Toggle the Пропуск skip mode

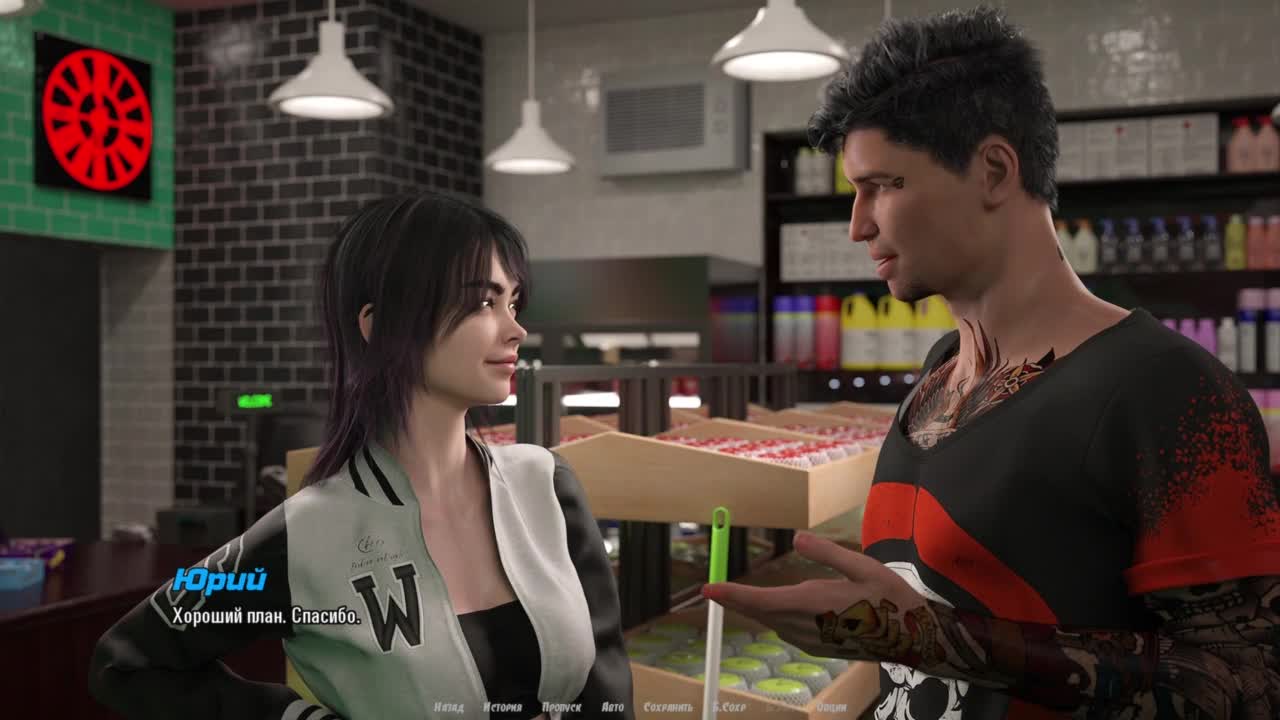(561, 707)
